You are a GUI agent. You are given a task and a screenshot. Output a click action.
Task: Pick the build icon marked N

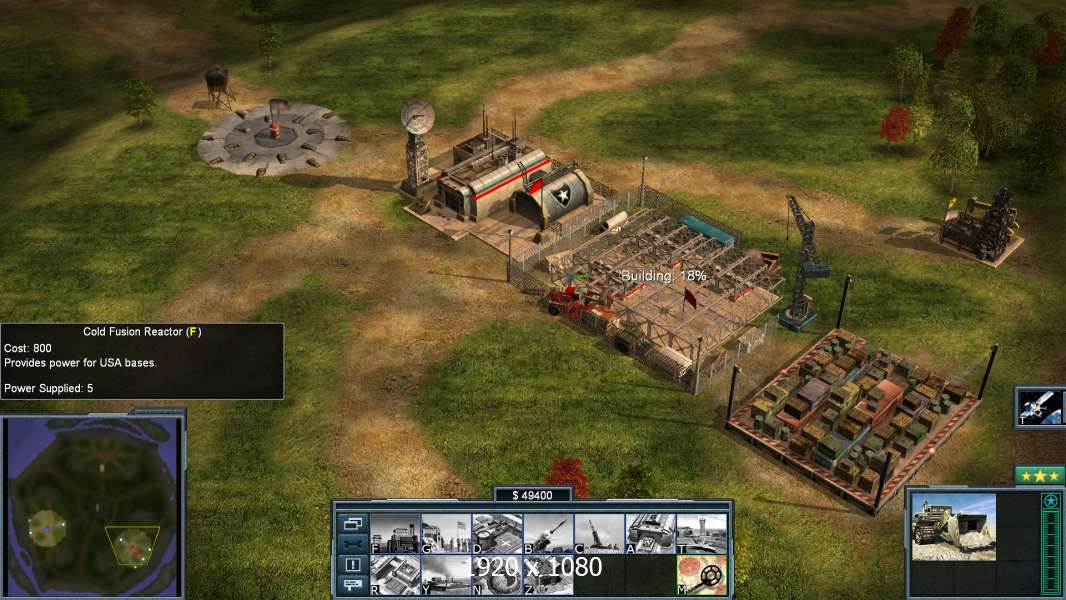497,575
